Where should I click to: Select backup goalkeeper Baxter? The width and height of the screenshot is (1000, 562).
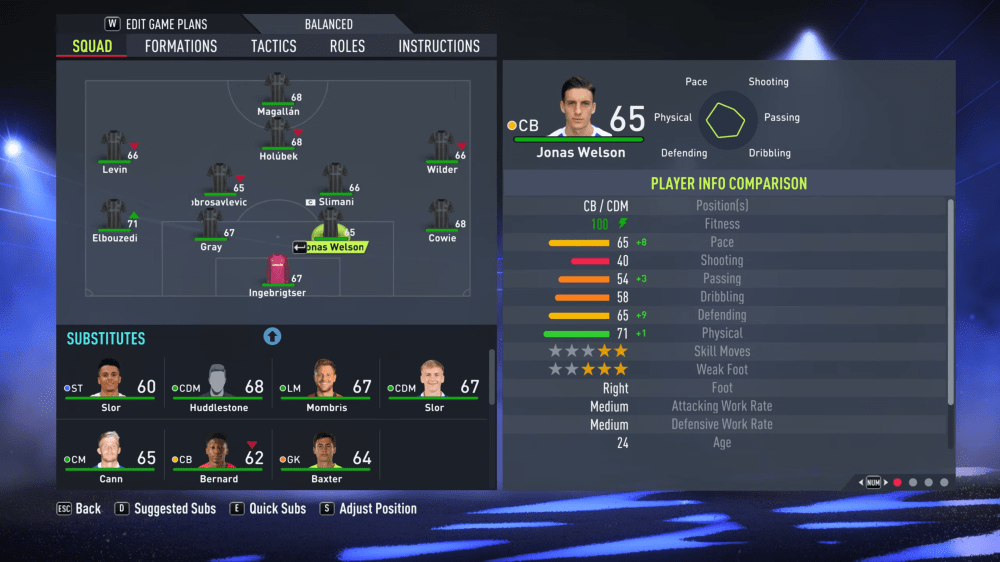point(327,456)
